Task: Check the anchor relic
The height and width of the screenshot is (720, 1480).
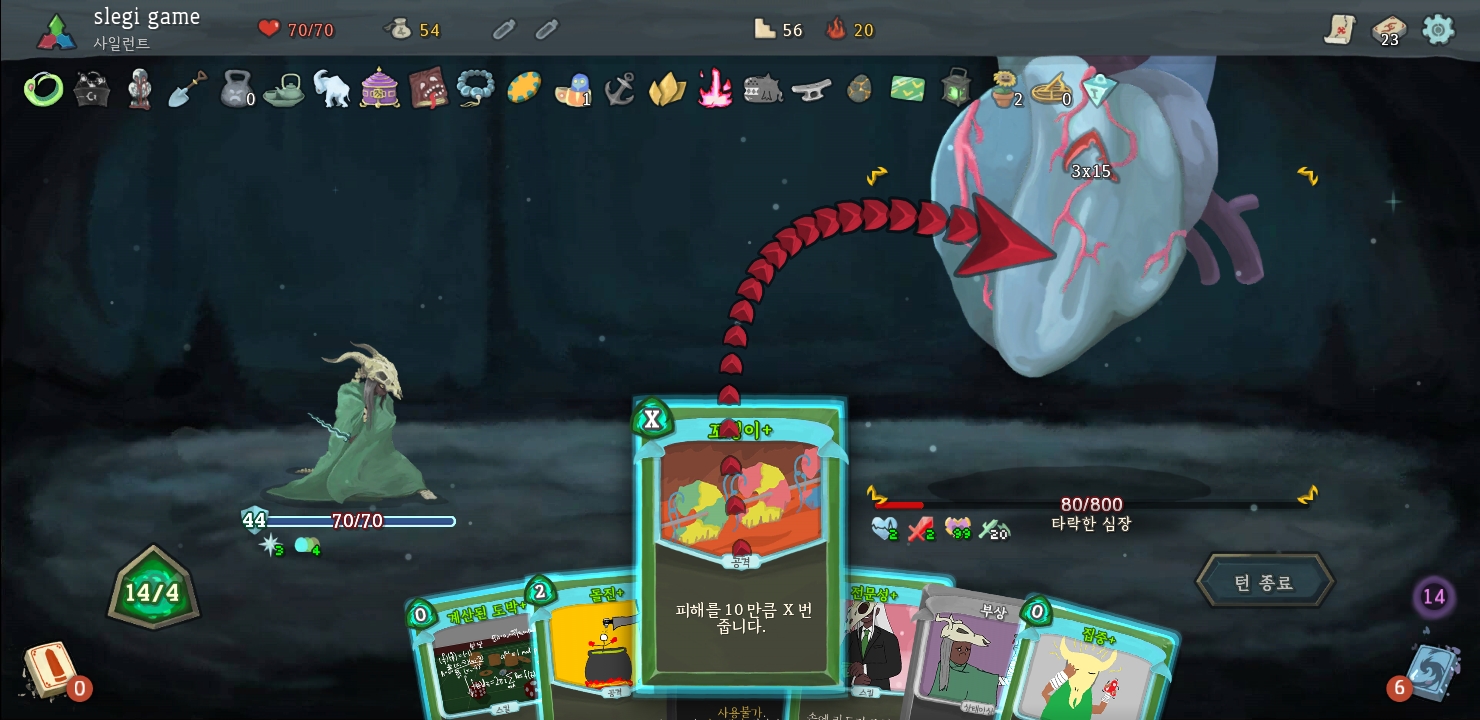Action: (x=619, y=89)
